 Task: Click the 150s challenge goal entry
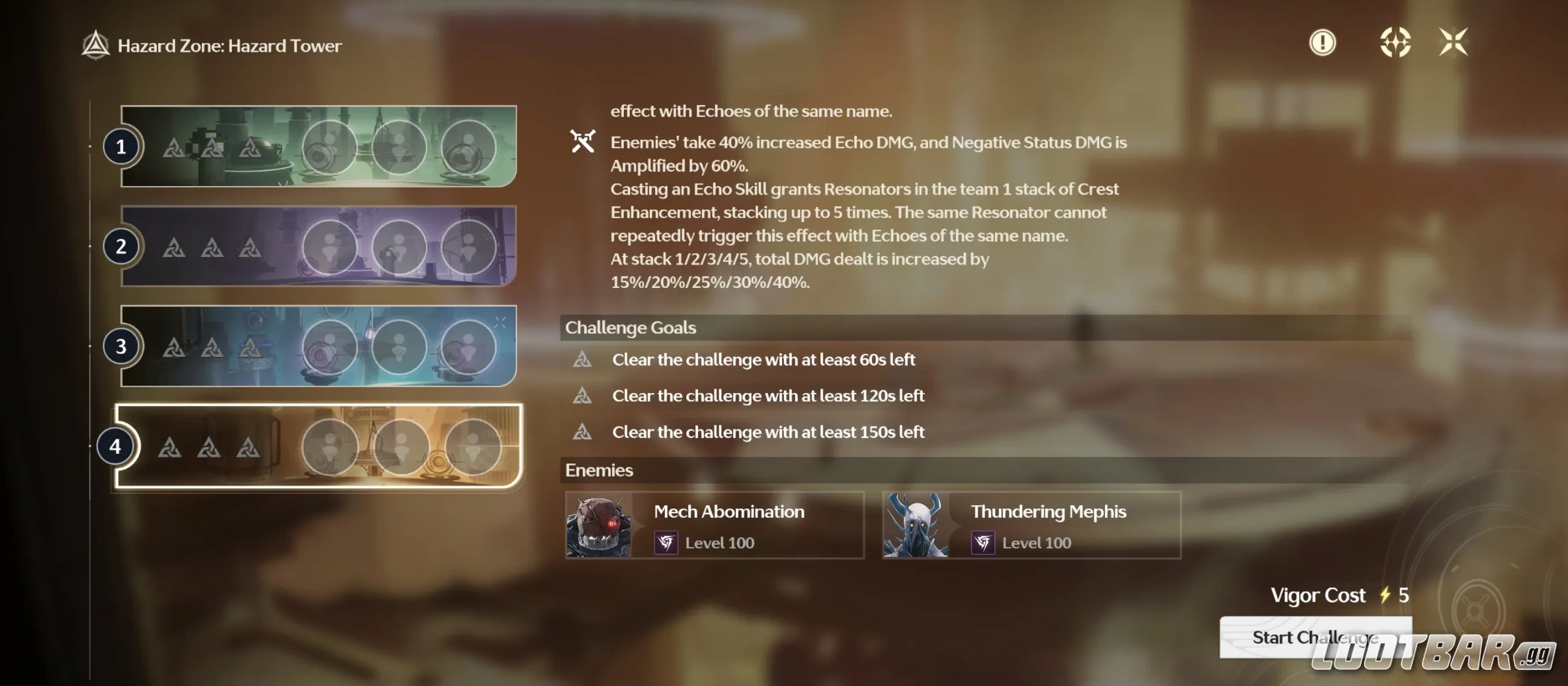[768, 432]
